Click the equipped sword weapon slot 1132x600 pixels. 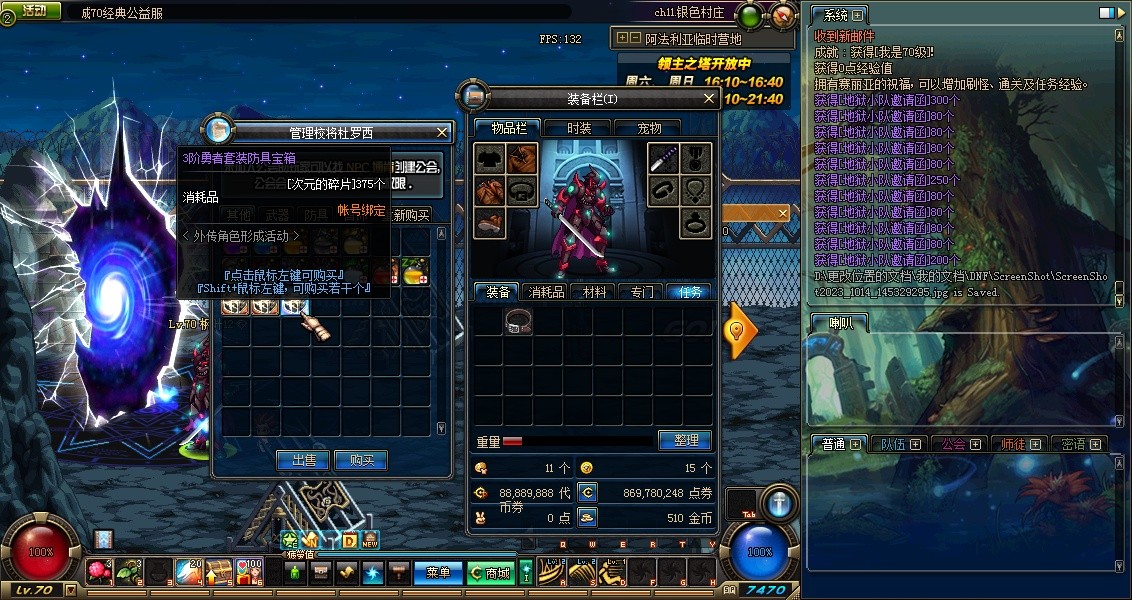click(663, 159)
